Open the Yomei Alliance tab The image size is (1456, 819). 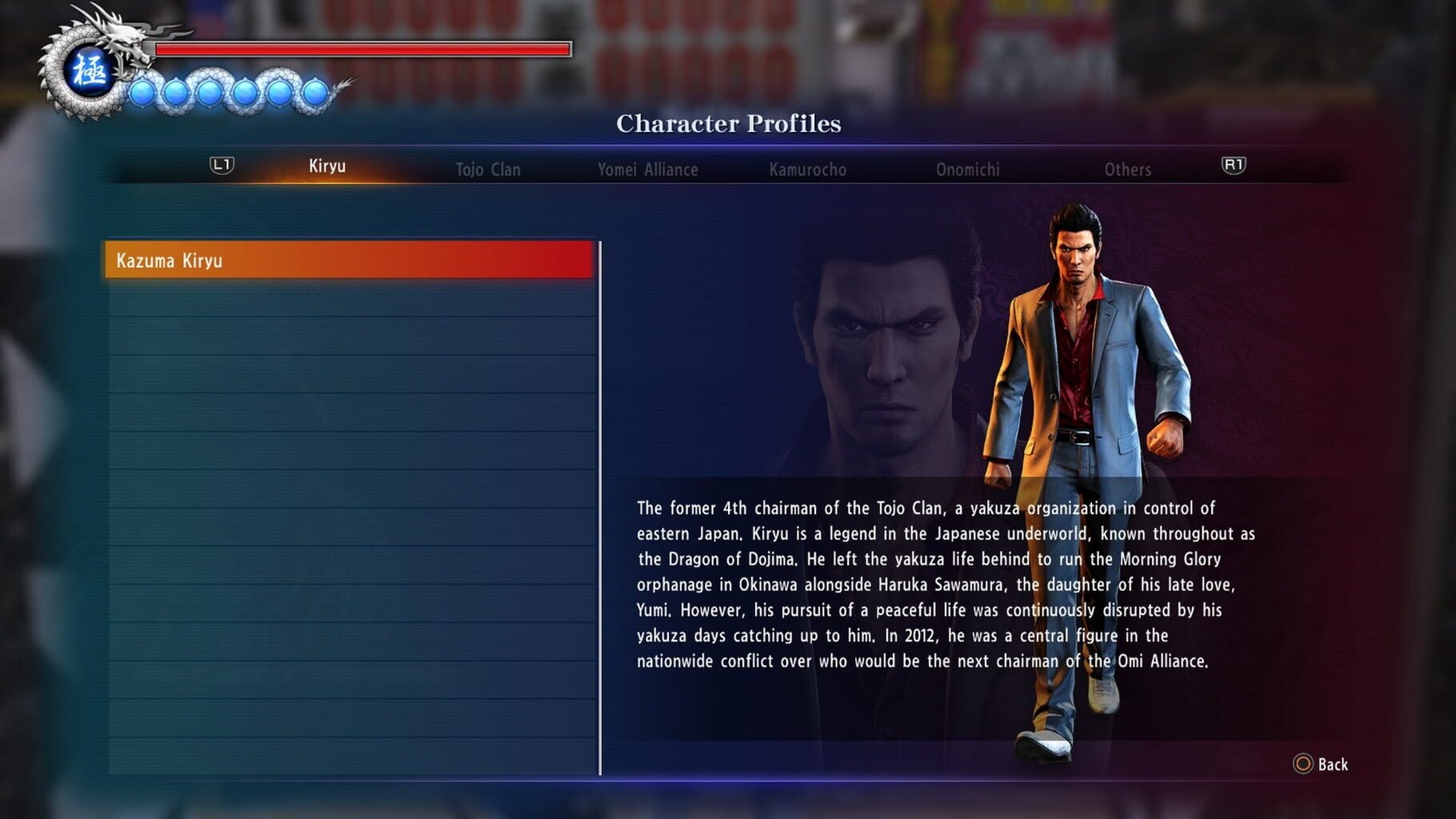(648, 170)
